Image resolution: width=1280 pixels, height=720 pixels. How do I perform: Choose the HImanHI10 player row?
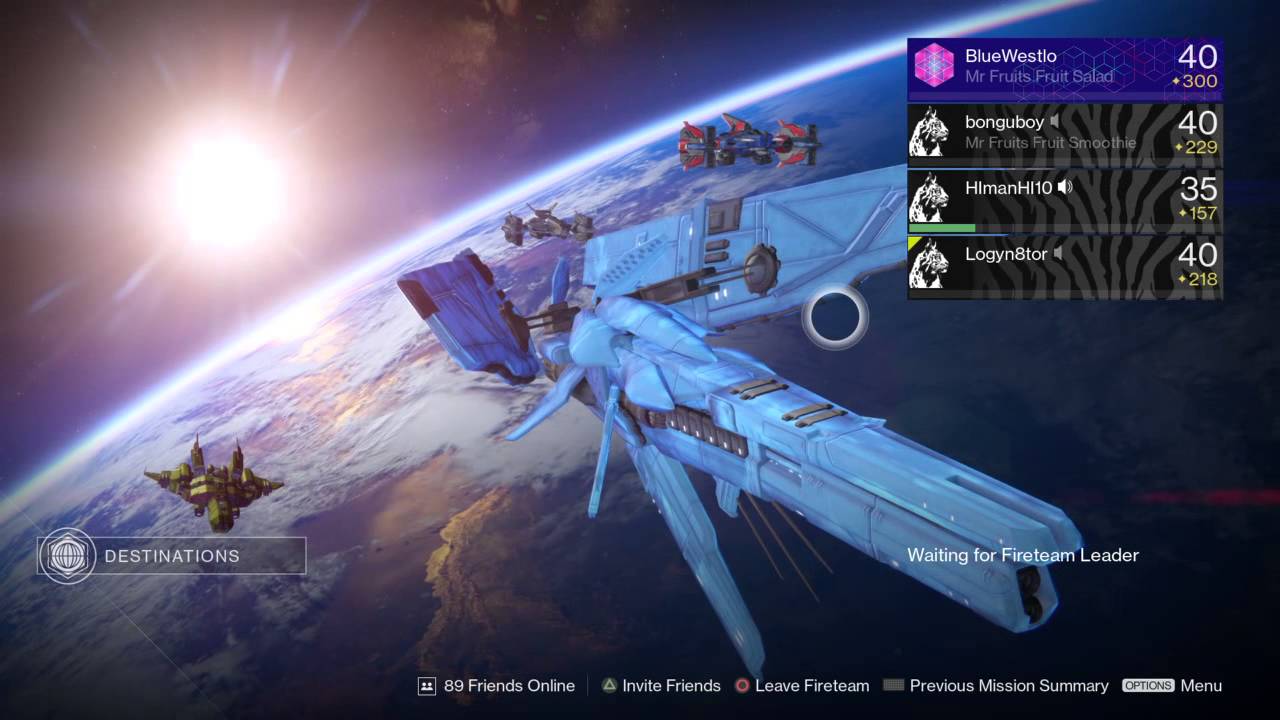coord(1064,200)
